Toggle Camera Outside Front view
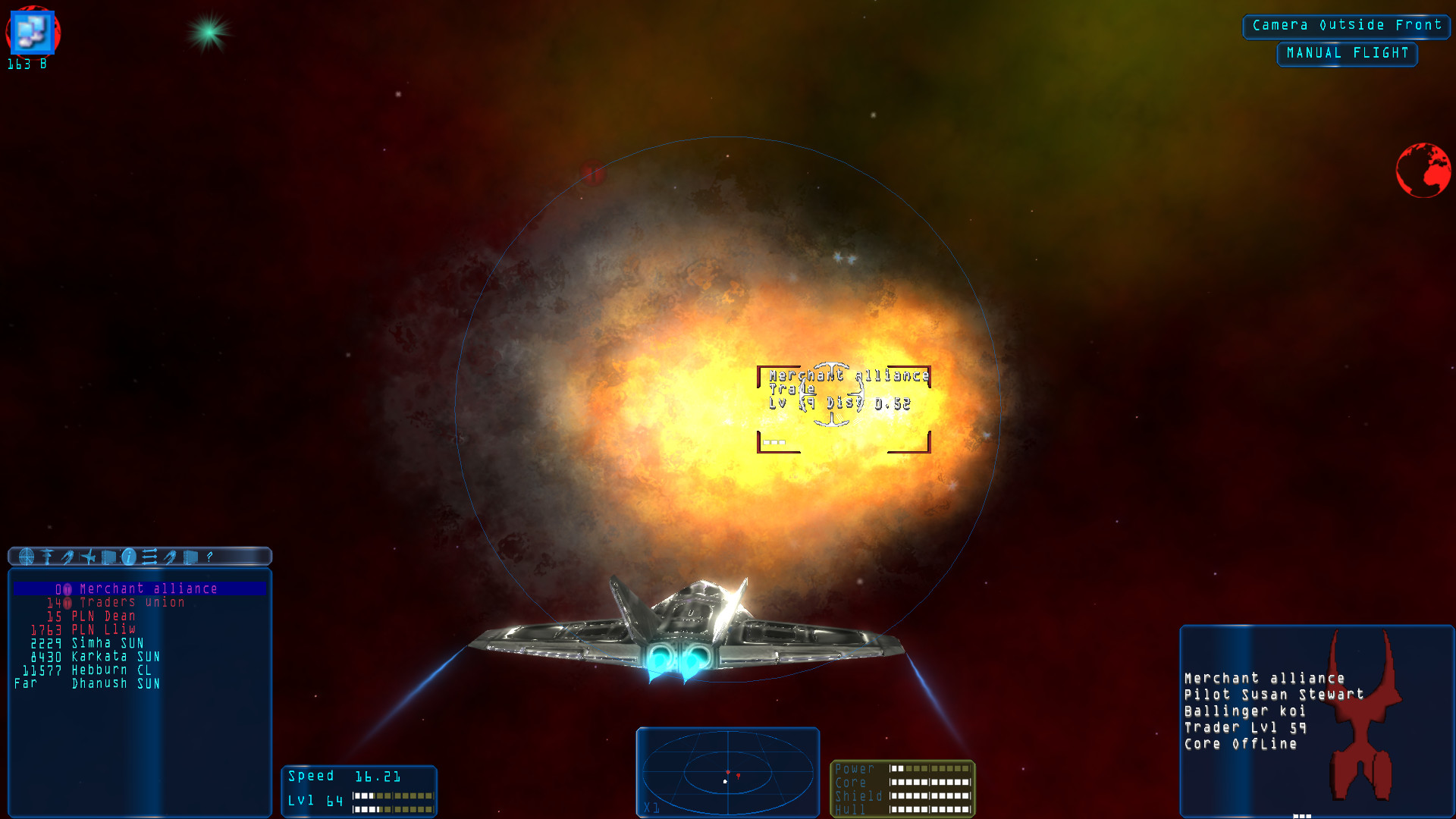This screenshot has width=1456, height=819. click(1345, 25)
